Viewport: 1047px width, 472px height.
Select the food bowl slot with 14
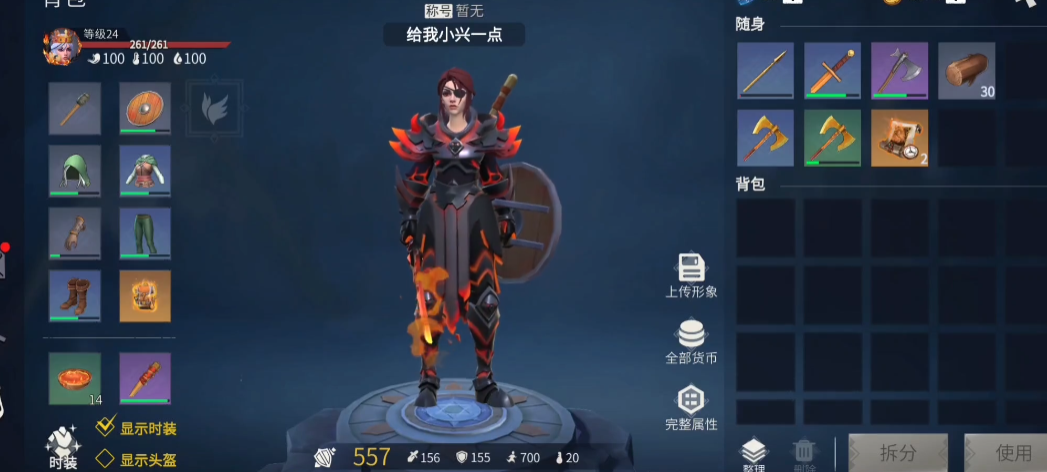point(75,379)
